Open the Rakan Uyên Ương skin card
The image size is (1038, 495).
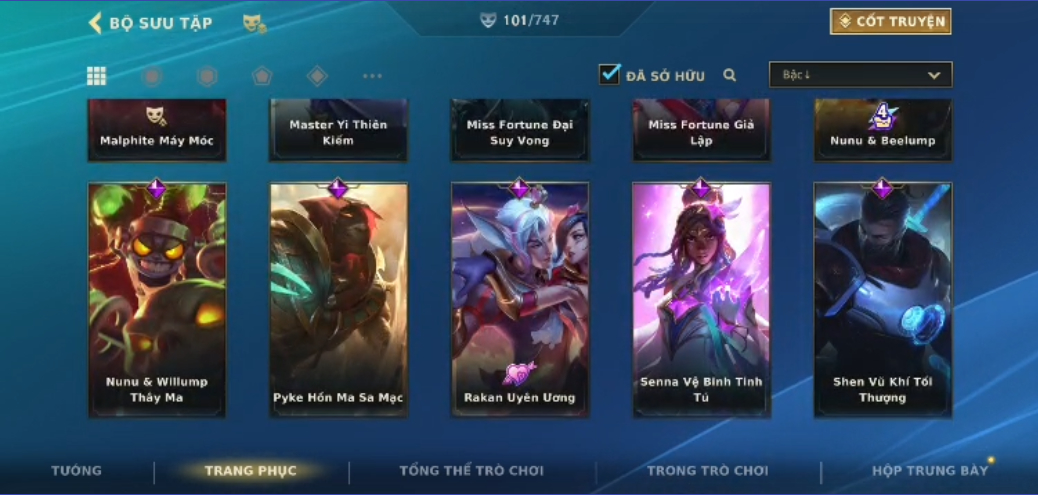[520, 299]
